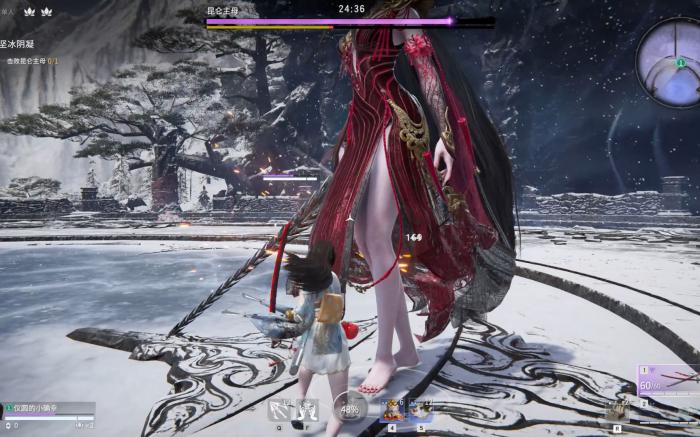Activate the second weapon skill icon
Viewport: 700px width, 437px height.
point(308,409)
